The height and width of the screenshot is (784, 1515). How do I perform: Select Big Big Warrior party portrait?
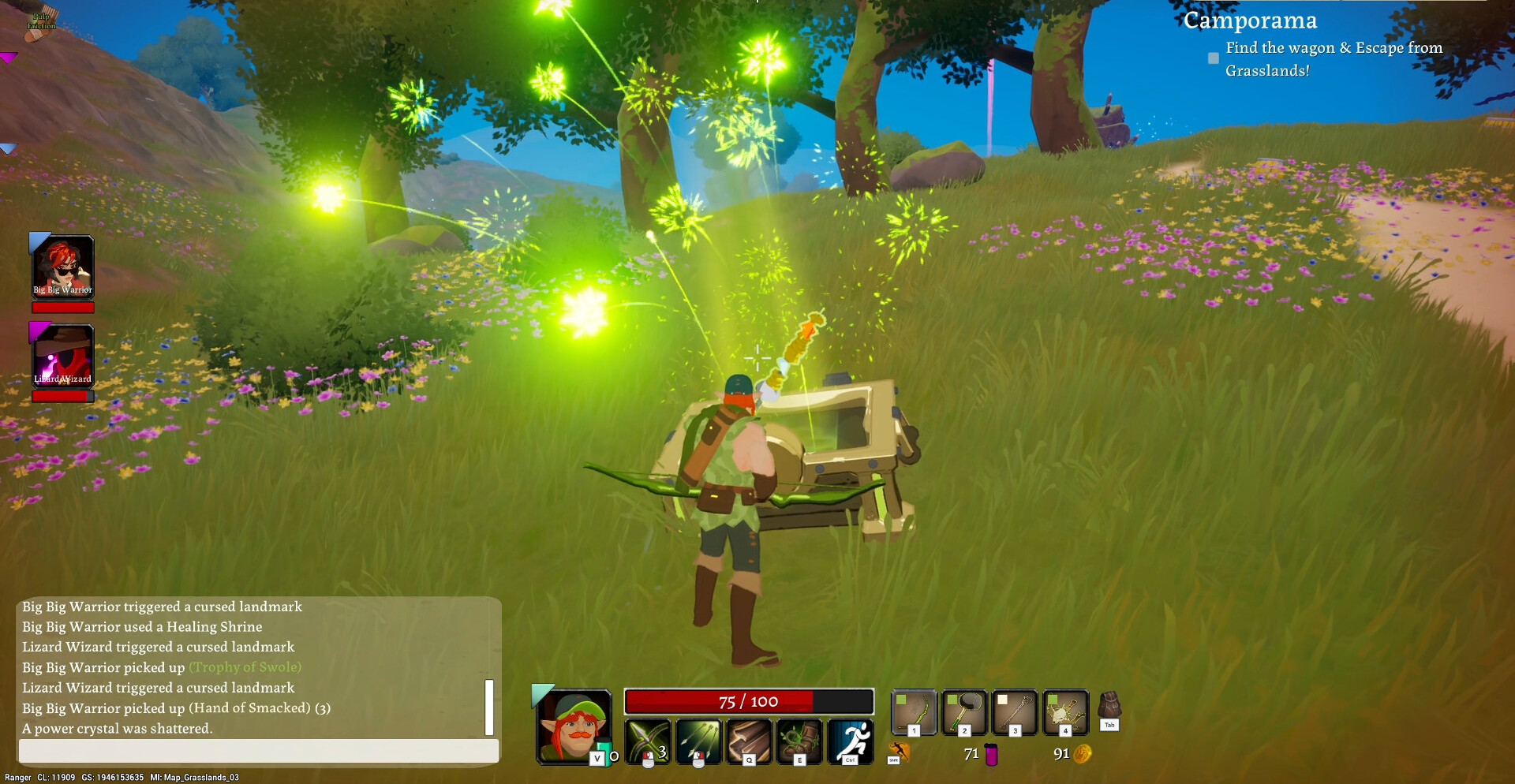[63, 267]
